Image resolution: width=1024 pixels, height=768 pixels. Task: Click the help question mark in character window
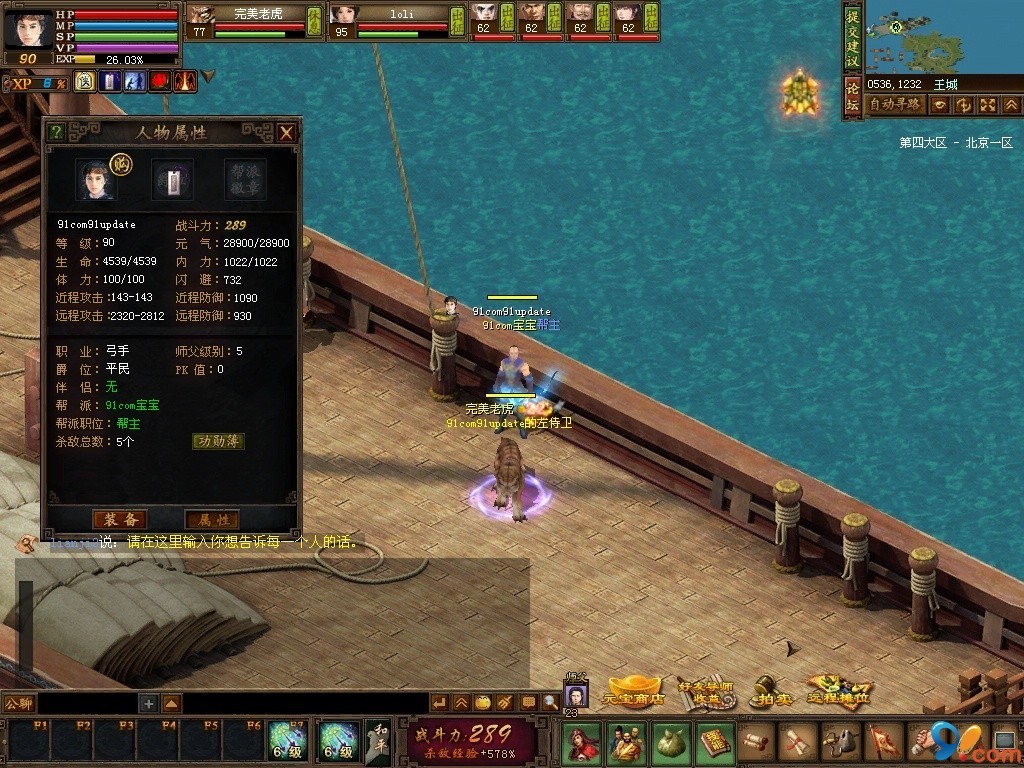56,132
